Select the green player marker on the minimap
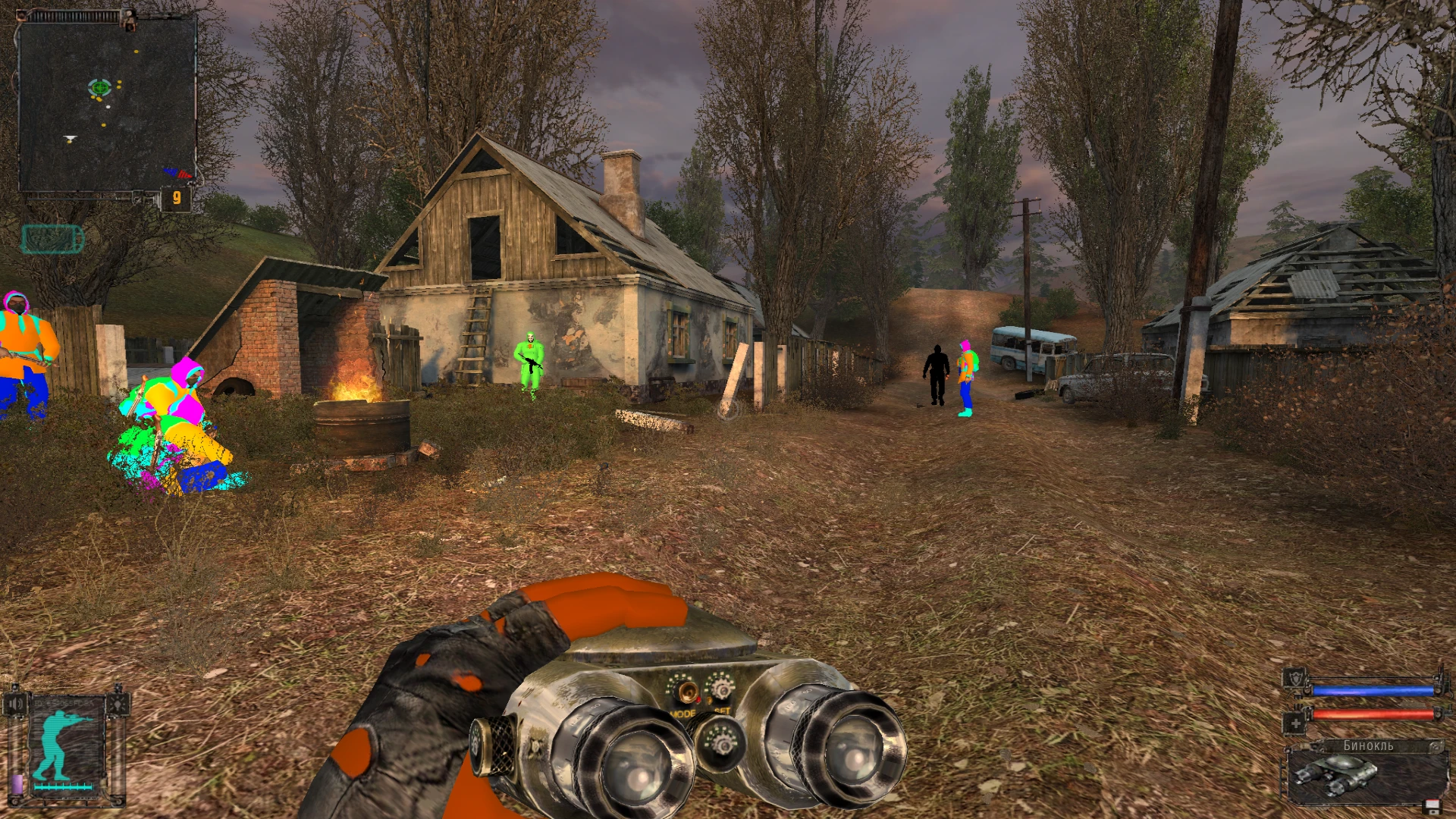This screenshot has width=1456, height=819. 99,87
